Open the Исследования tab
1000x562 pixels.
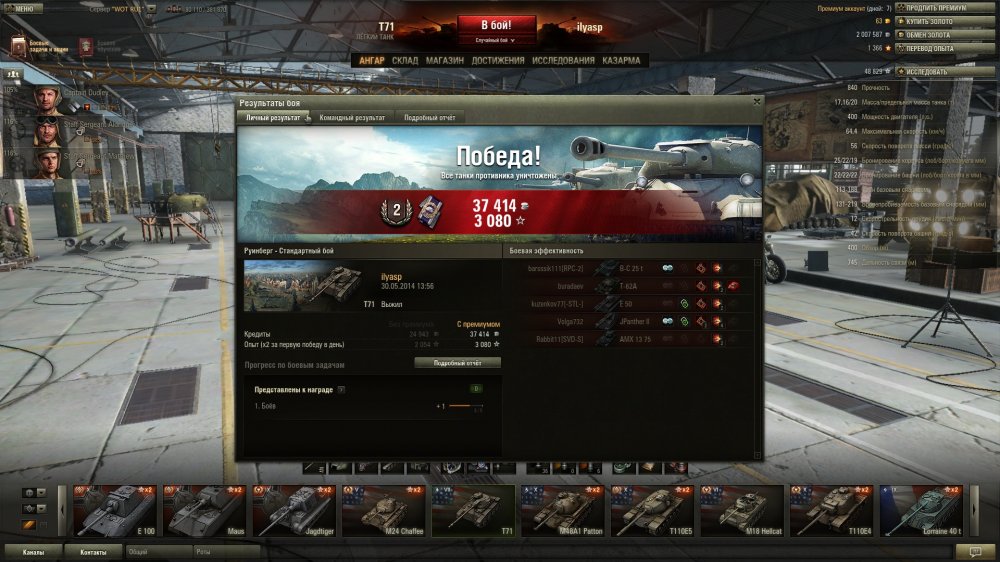563,60
